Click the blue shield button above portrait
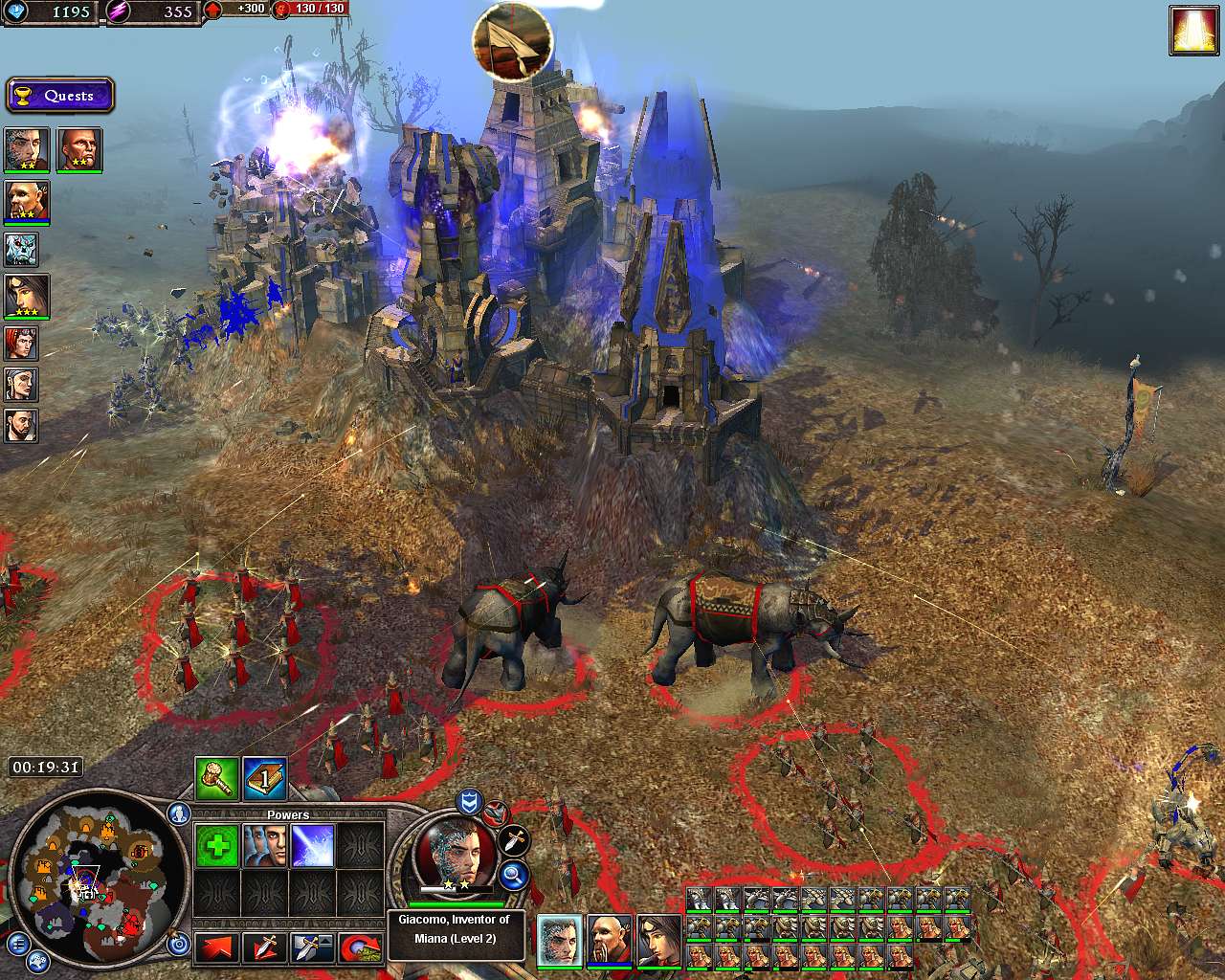Viewport: 1225px width, 980px height. 469,802
